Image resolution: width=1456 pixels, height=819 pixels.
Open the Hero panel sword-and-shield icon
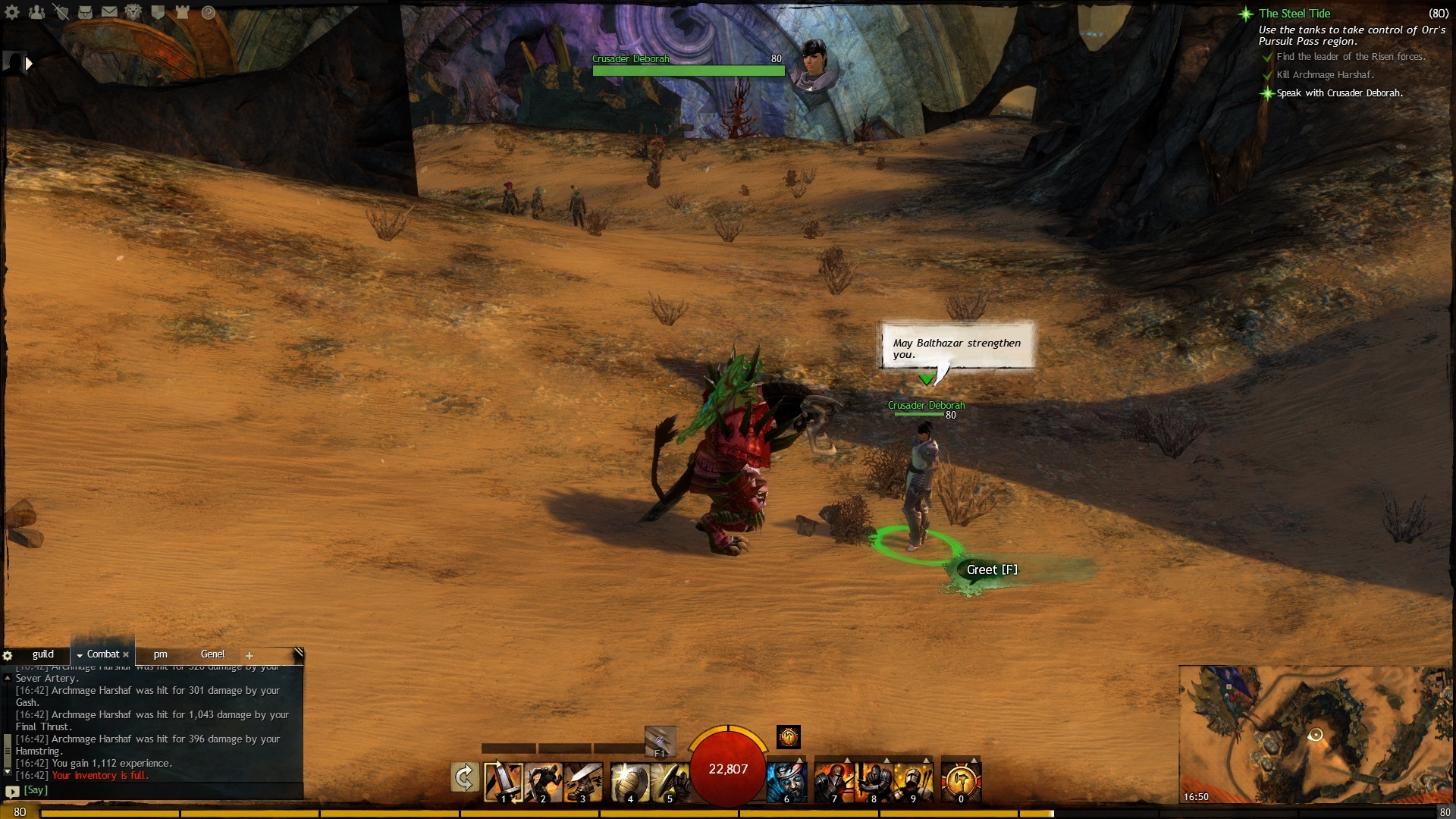pyautogui.click(x=61, y=12)
